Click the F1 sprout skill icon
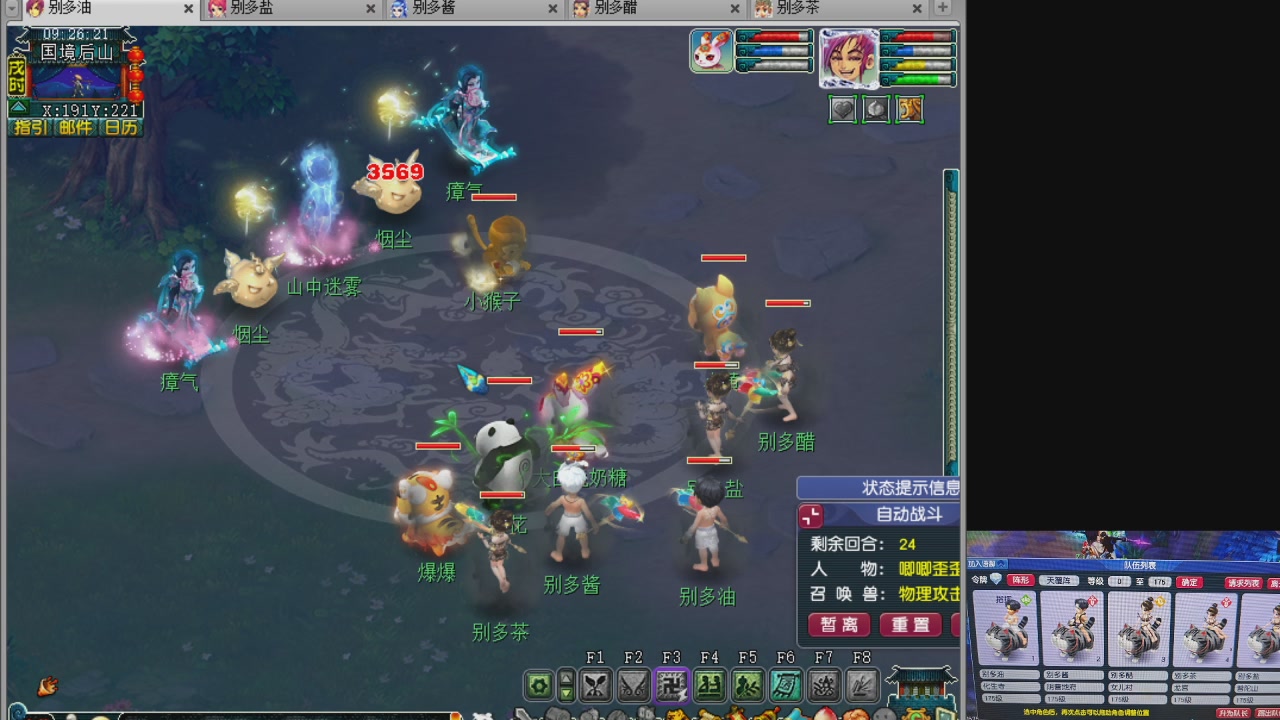 tap(597, 685)
